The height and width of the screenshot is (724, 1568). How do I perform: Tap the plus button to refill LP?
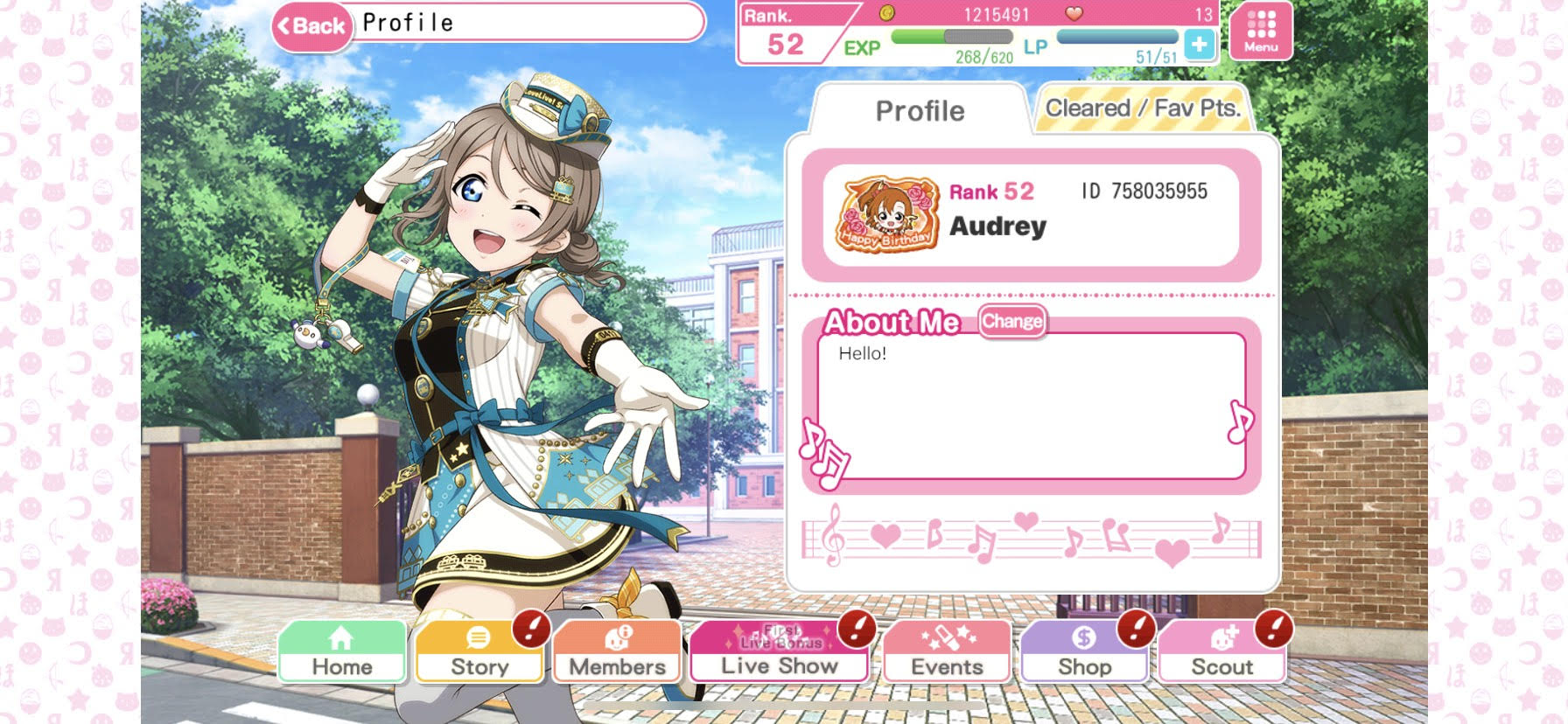(1199, 44)
